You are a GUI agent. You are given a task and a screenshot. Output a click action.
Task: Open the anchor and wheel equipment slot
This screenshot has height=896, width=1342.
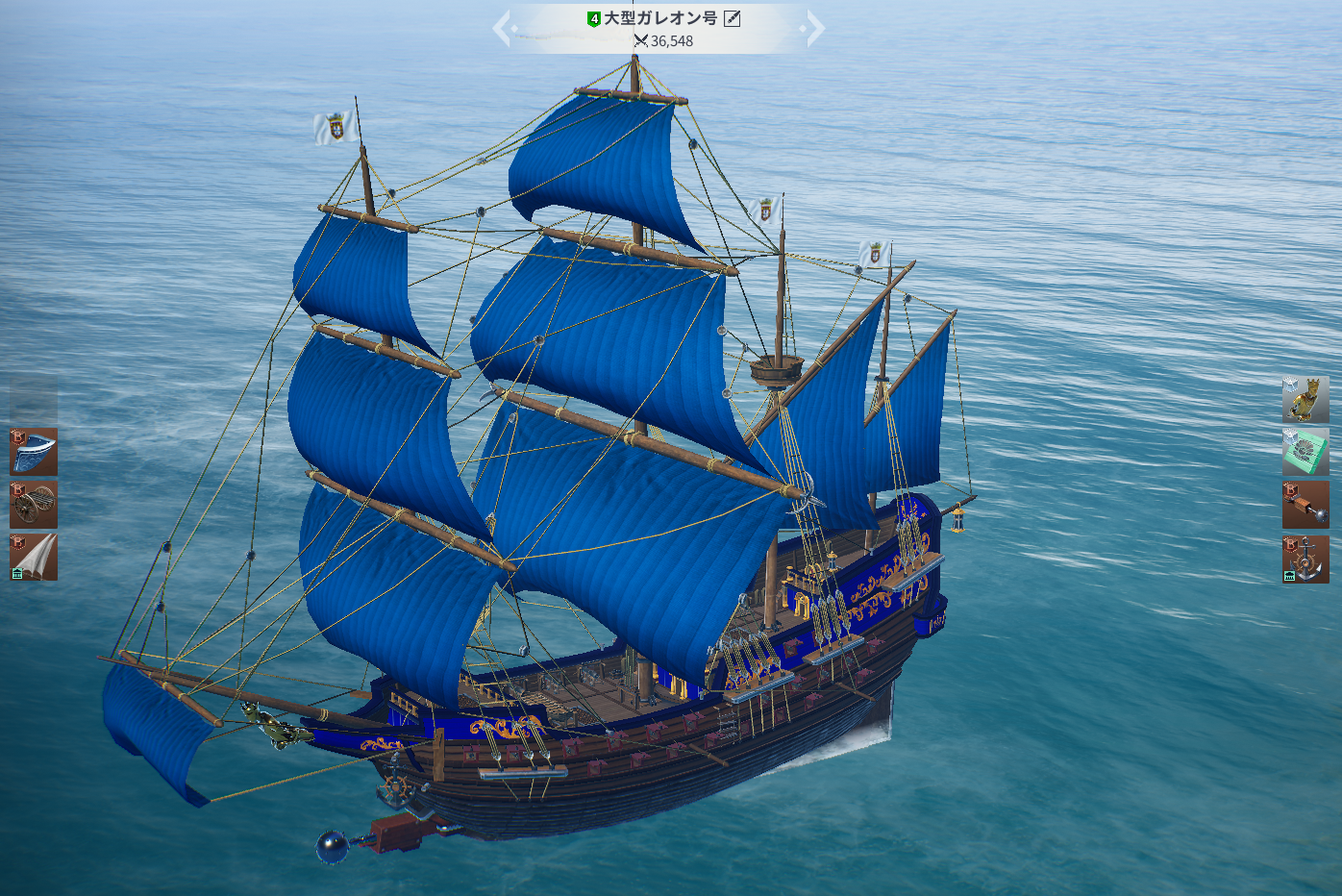point(1305,560)
